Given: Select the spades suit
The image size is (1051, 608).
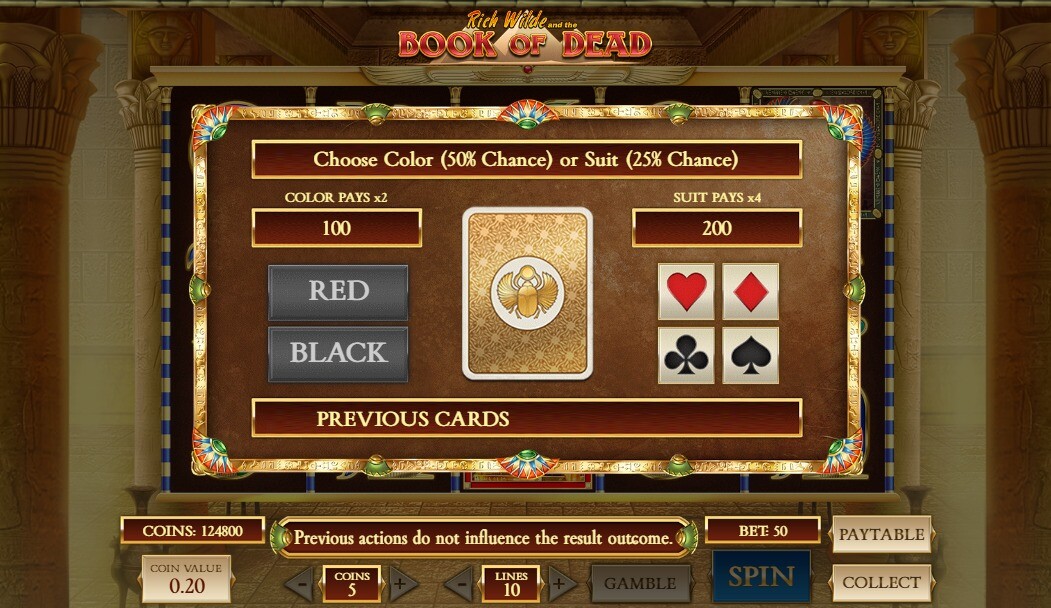Looking at the screenshot, I should pos(750,355).
